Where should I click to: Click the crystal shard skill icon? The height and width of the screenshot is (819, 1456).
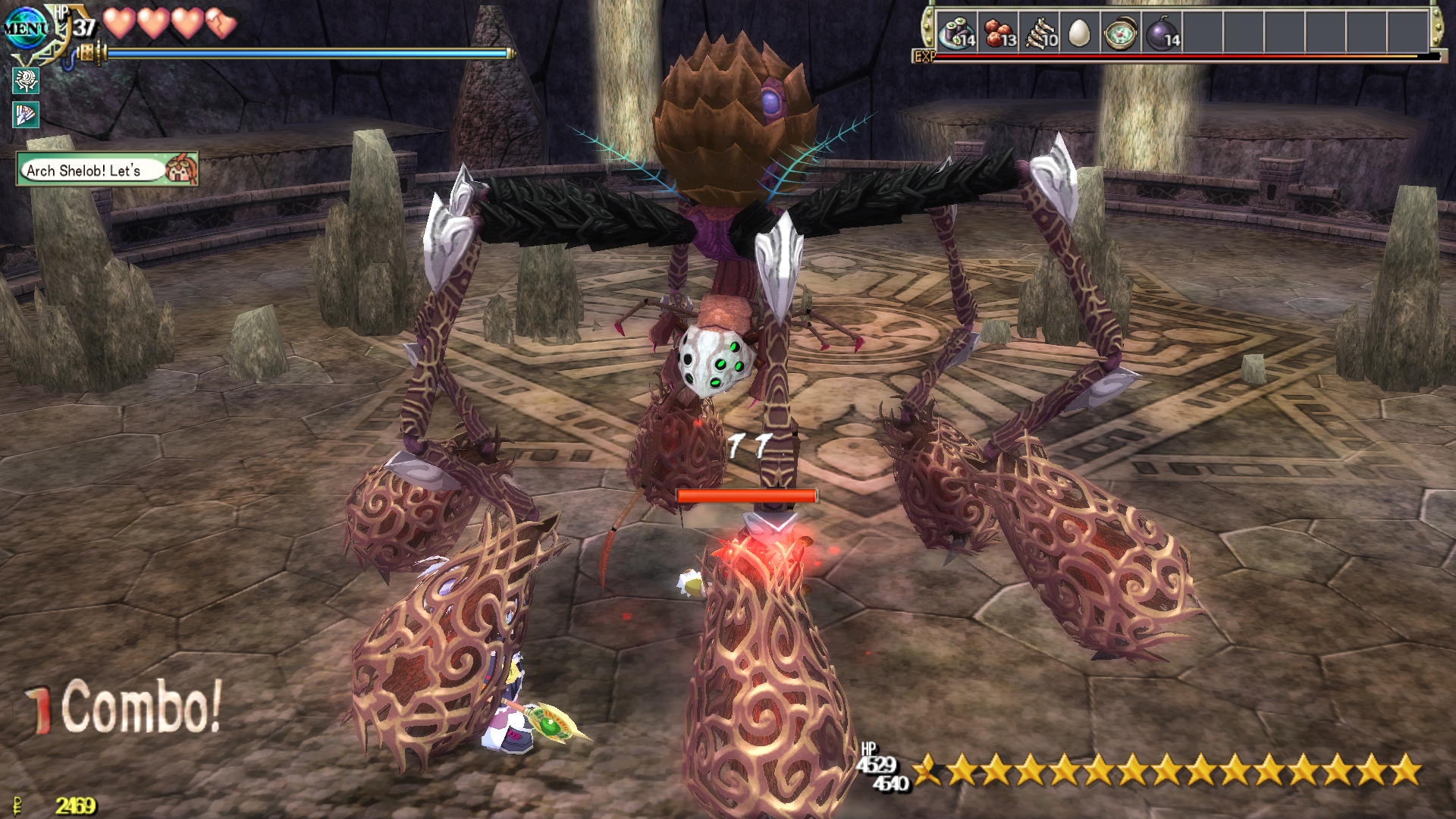tap(26, 115)
